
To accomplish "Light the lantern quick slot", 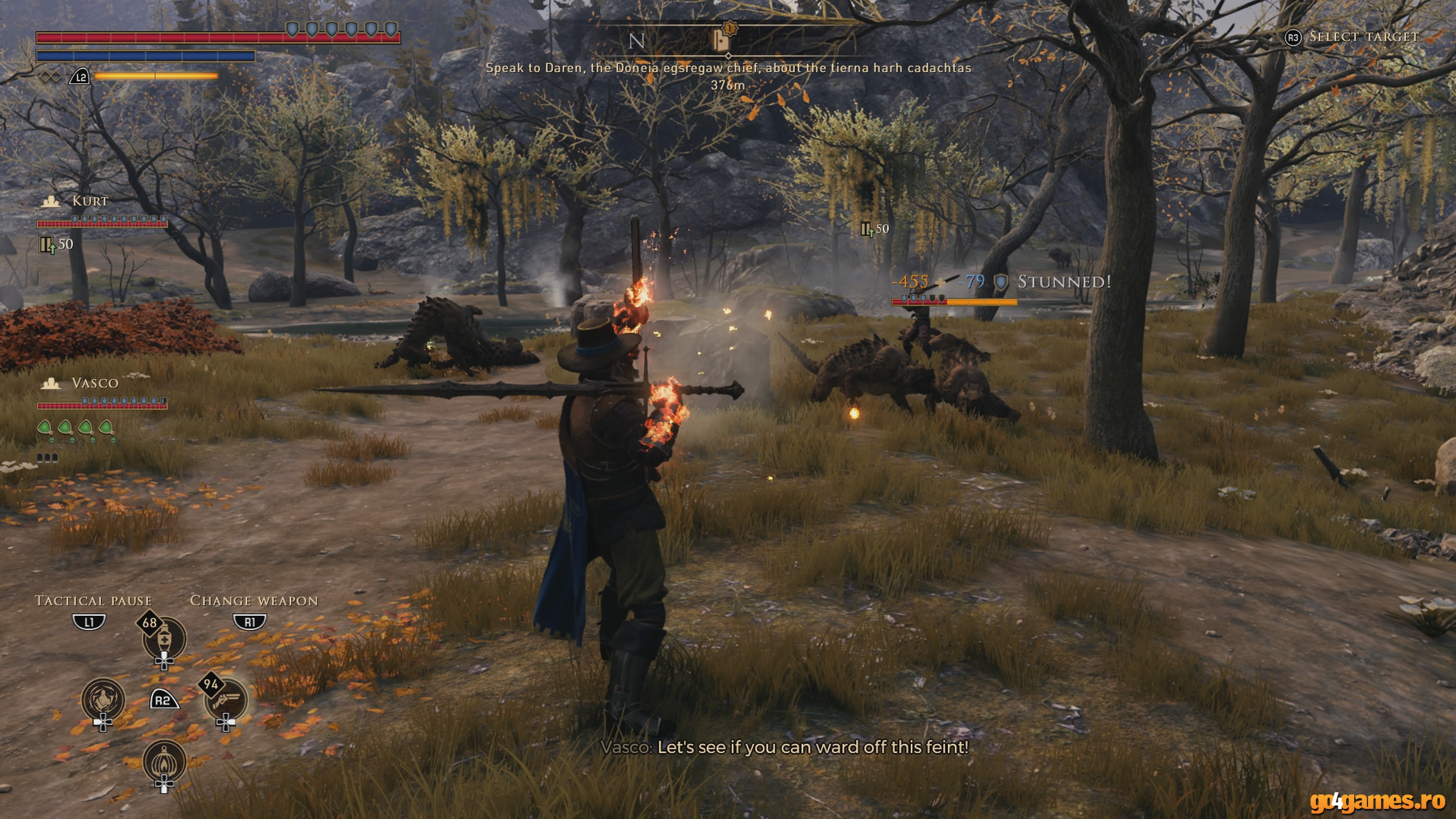I will point(165,761).
